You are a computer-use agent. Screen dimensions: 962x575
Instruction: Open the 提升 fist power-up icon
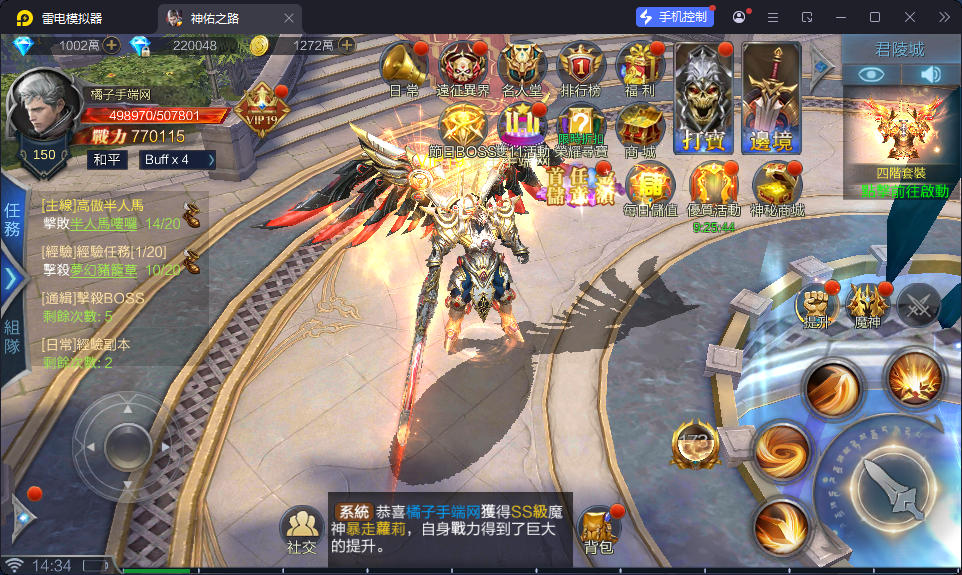coord(816,304)
